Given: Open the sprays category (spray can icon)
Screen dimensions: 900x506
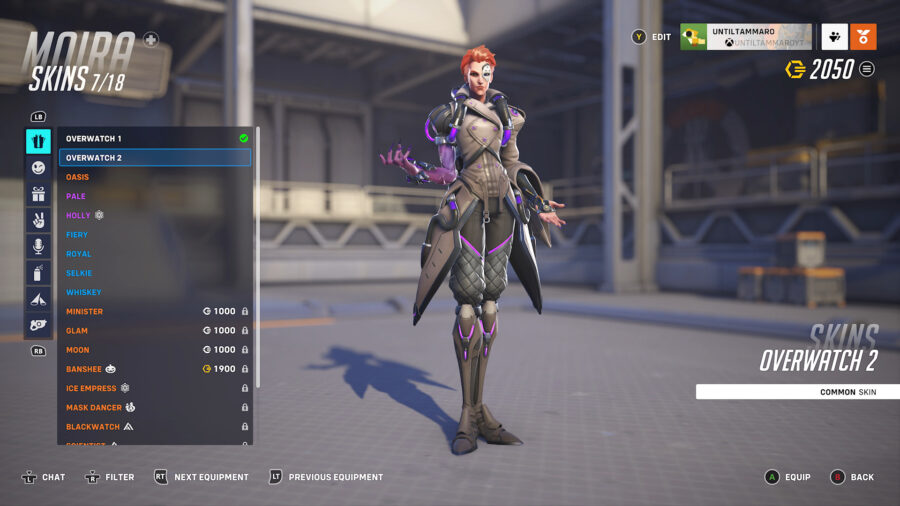Looking at the screenshot, I should pos(38,272).
